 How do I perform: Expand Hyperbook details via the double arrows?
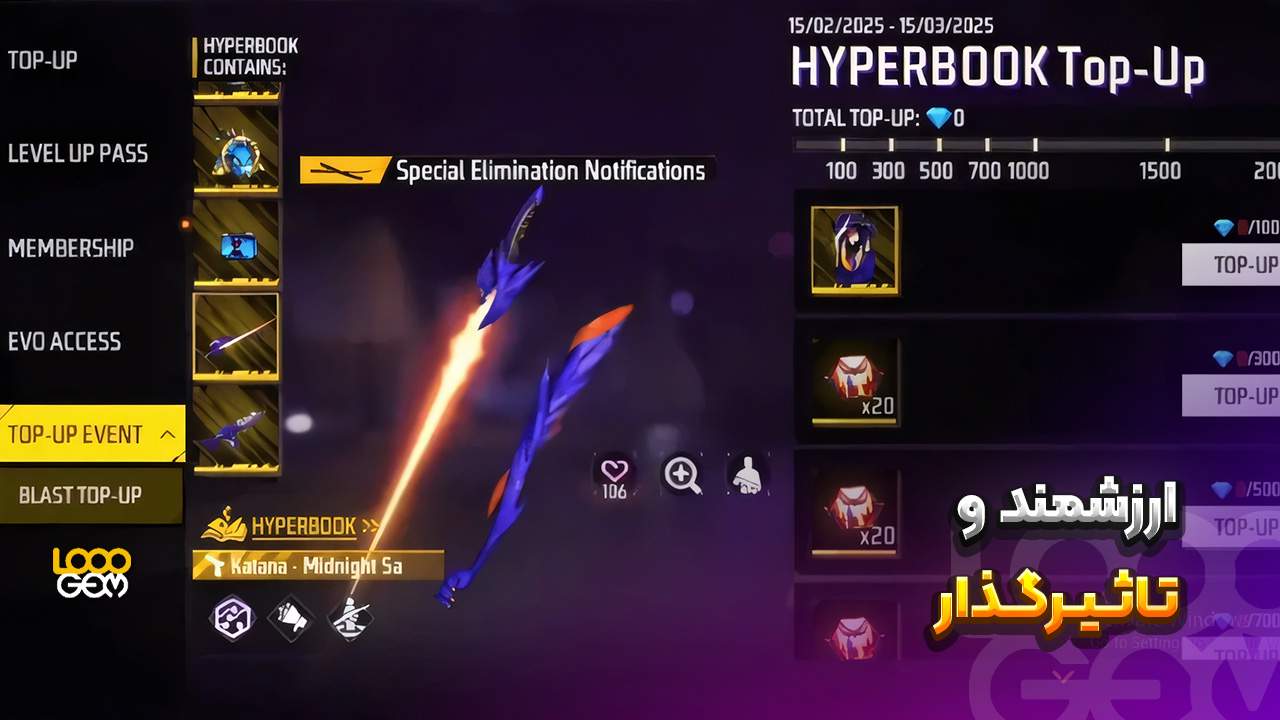pyautogui.click(x=370, y=524)
